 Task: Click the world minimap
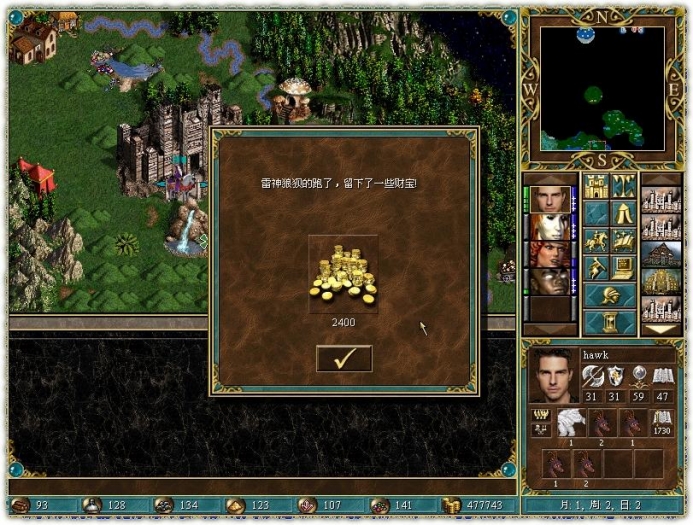coord(602,87)
